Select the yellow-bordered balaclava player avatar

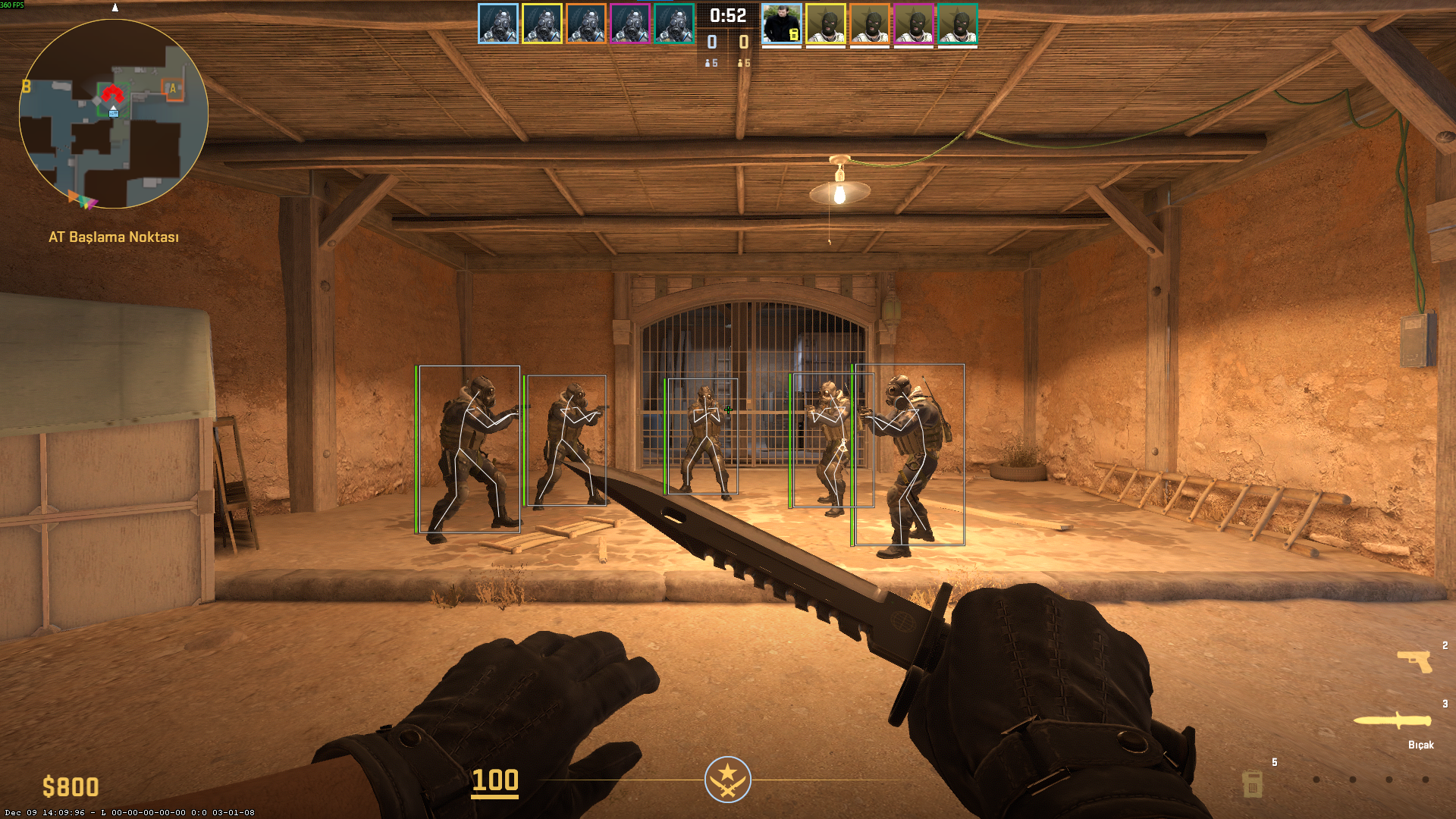tap(826, 24)
